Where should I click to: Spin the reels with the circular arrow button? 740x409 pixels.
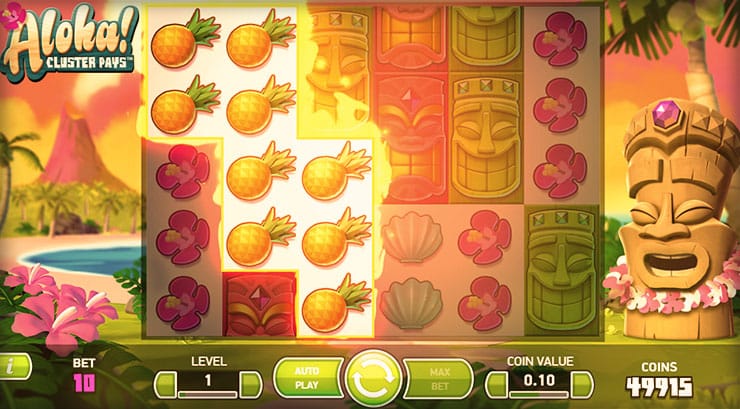373,379
